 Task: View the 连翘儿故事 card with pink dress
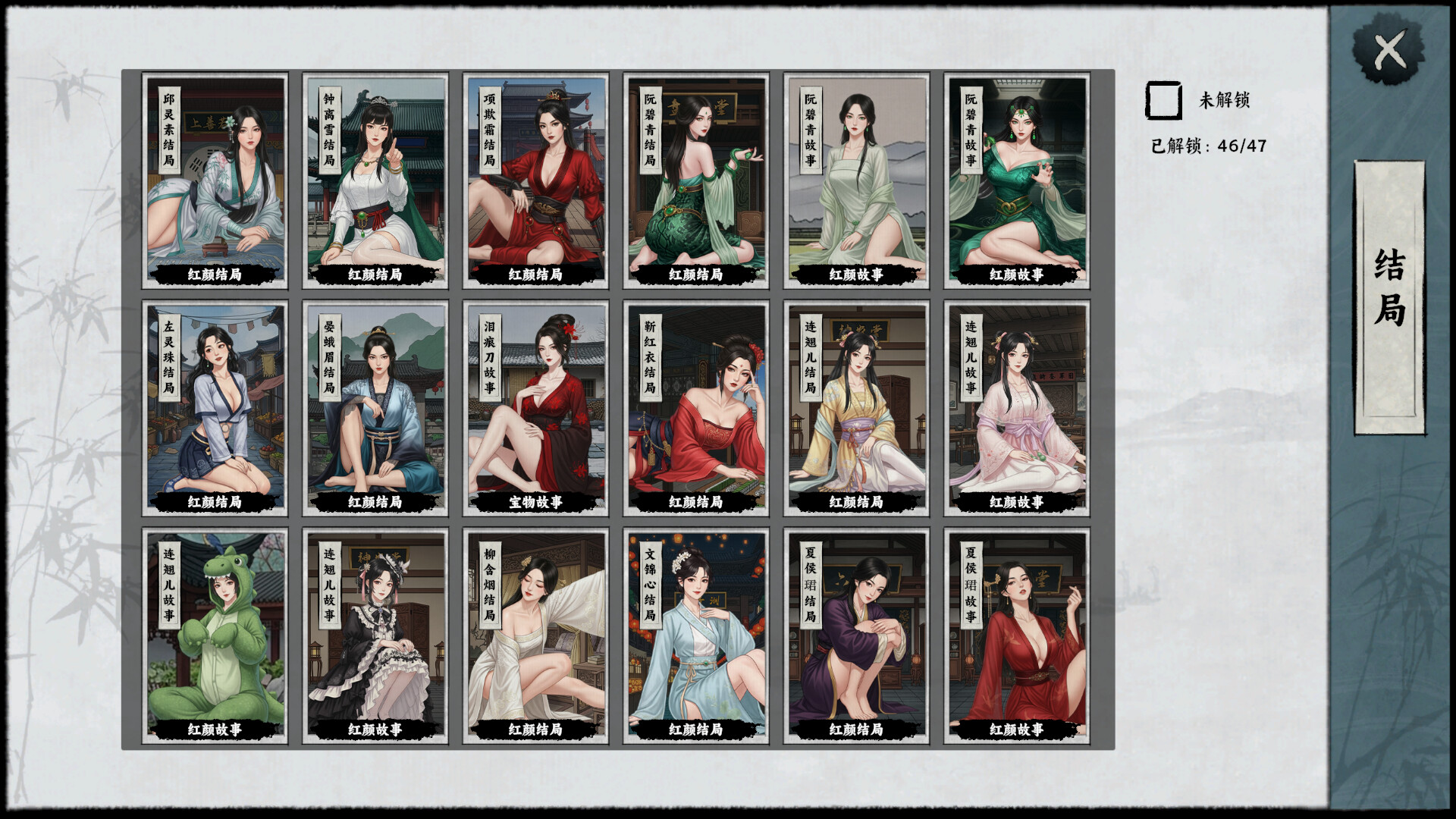click(x=1016, y=408)
